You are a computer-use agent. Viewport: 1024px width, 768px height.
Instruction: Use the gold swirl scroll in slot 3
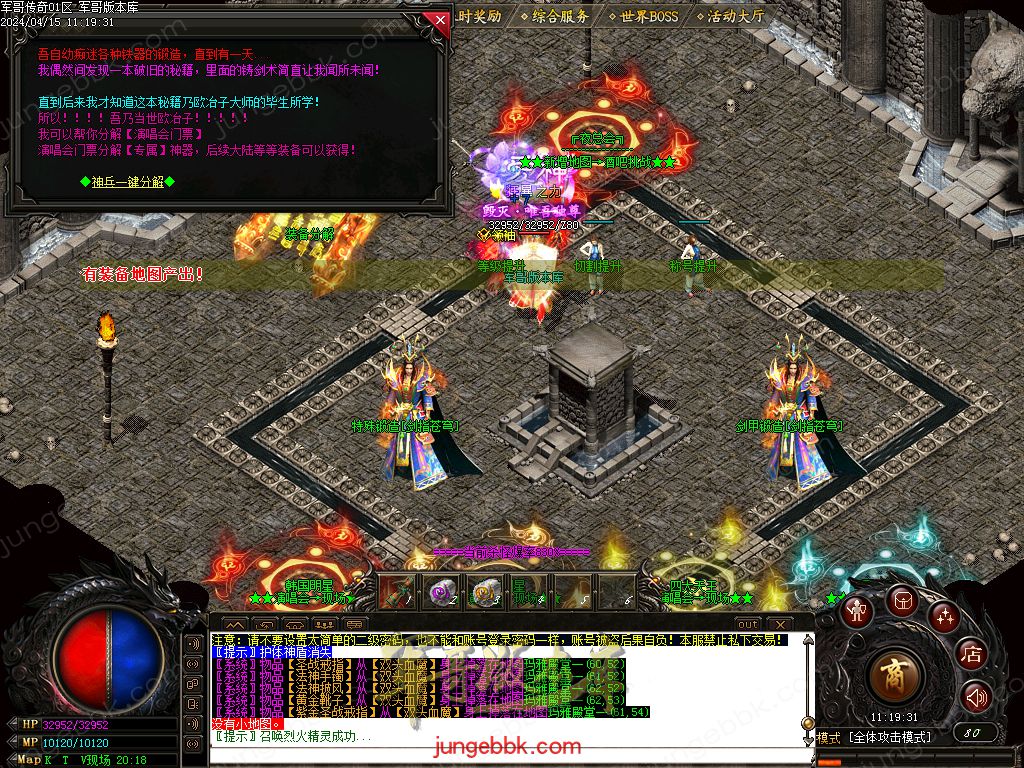[x=485, y=592]
